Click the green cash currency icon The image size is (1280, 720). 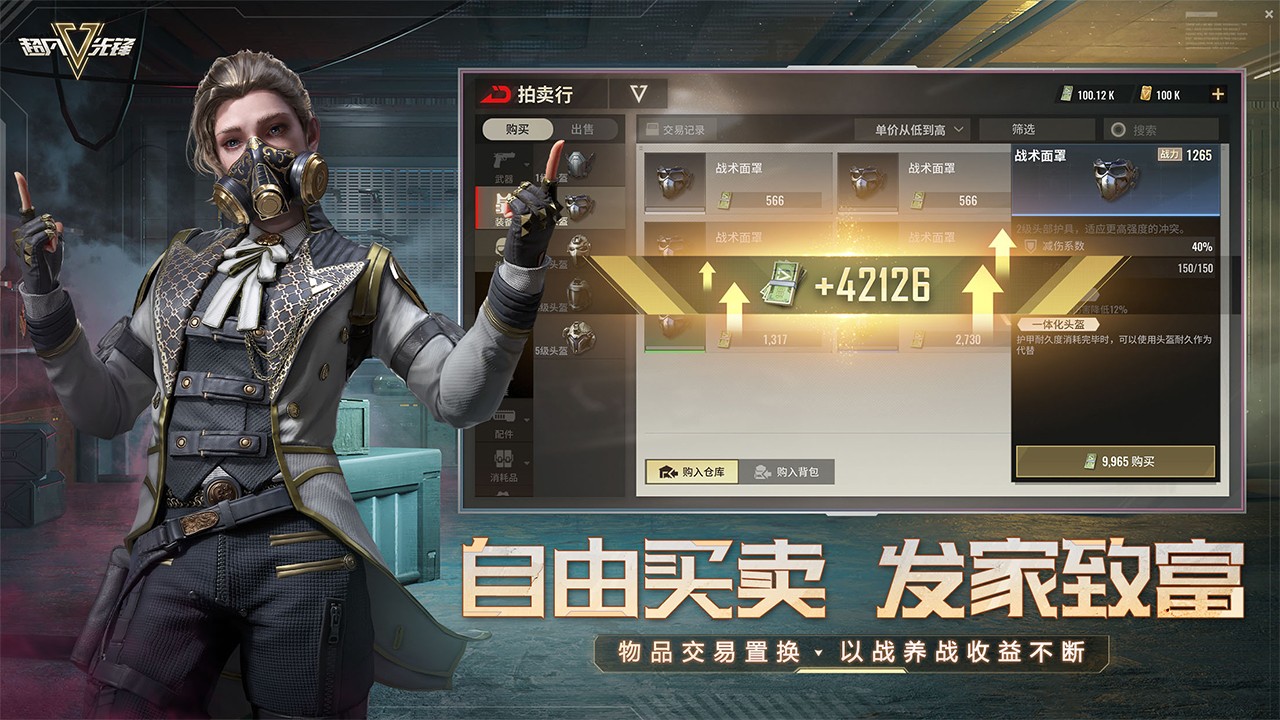coord(1067,95)
